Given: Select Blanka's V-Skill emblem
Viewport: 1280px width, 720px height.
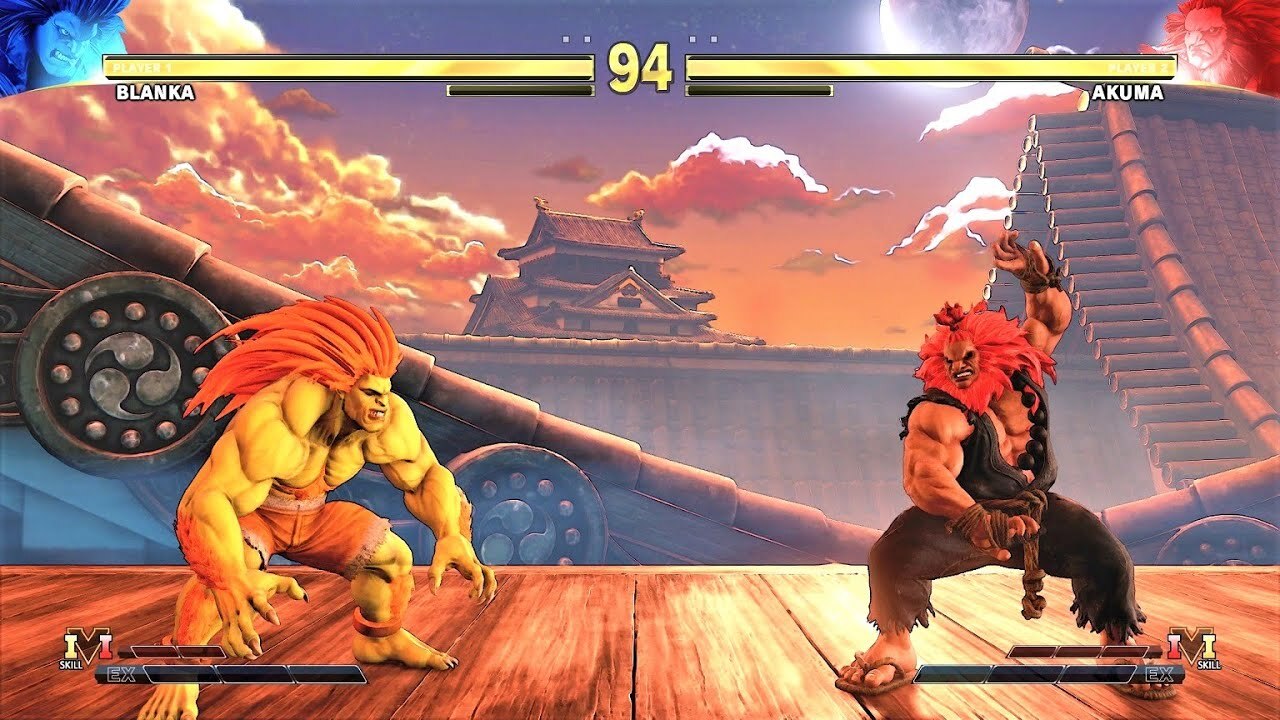Looking at the screenshot, I should pyautogui.click(x=87, y=647).
